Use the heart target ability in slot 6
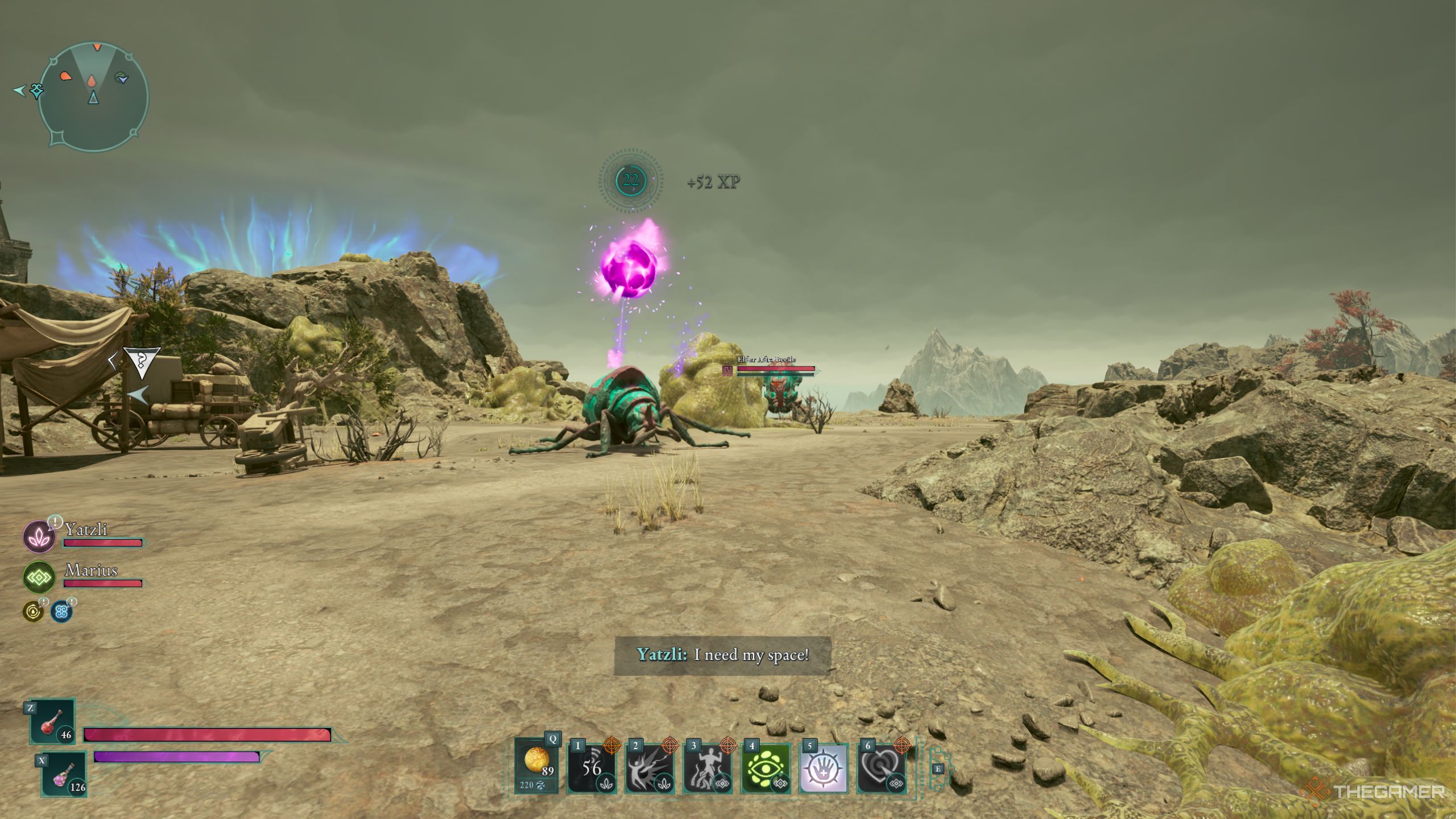Image resolution: width=1456 pixels, height=819 pixels. [881, 768]
